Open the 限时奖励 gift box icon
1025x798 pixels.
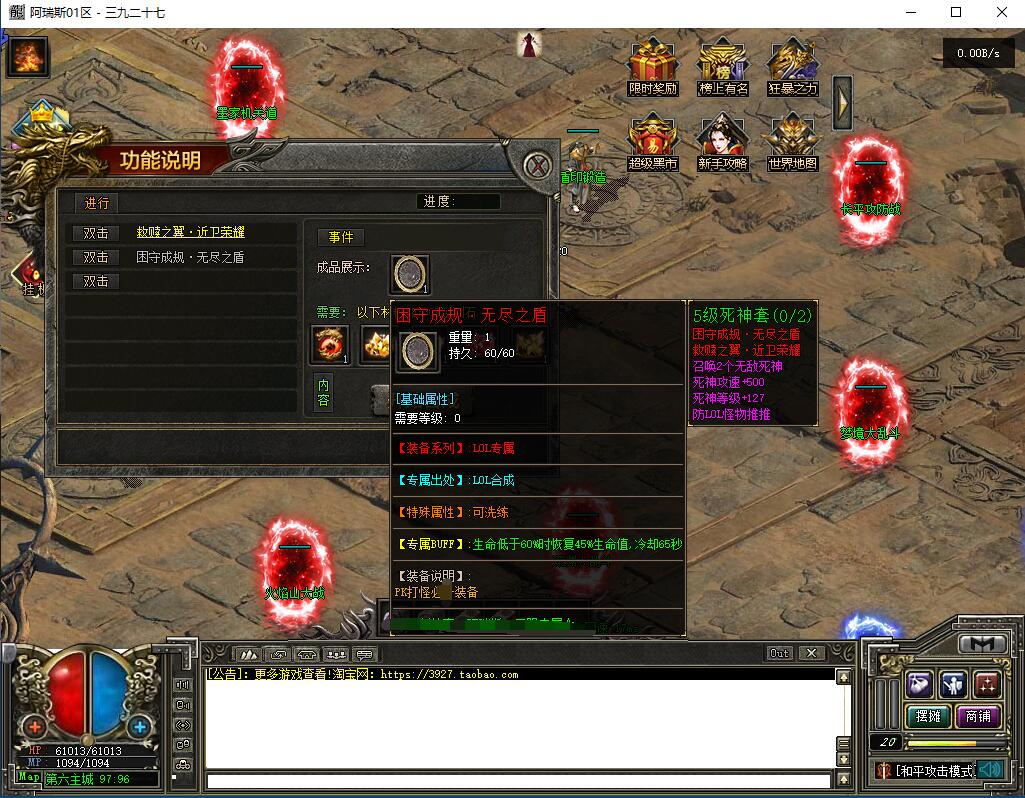point(652,65)
